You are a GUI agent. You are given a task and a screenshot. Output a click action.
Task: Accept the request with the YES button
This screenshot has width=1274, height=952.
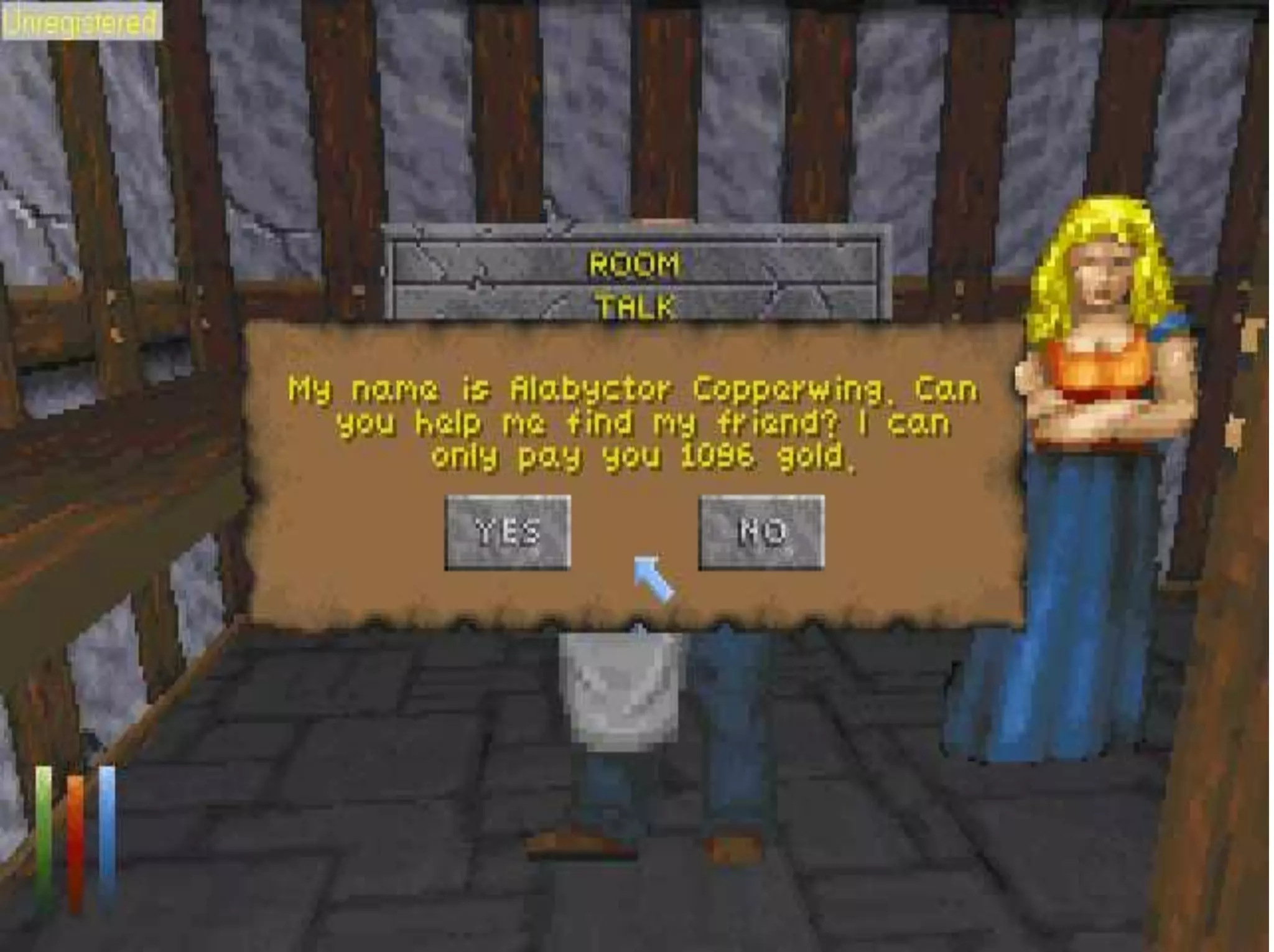tap(508, 533)
